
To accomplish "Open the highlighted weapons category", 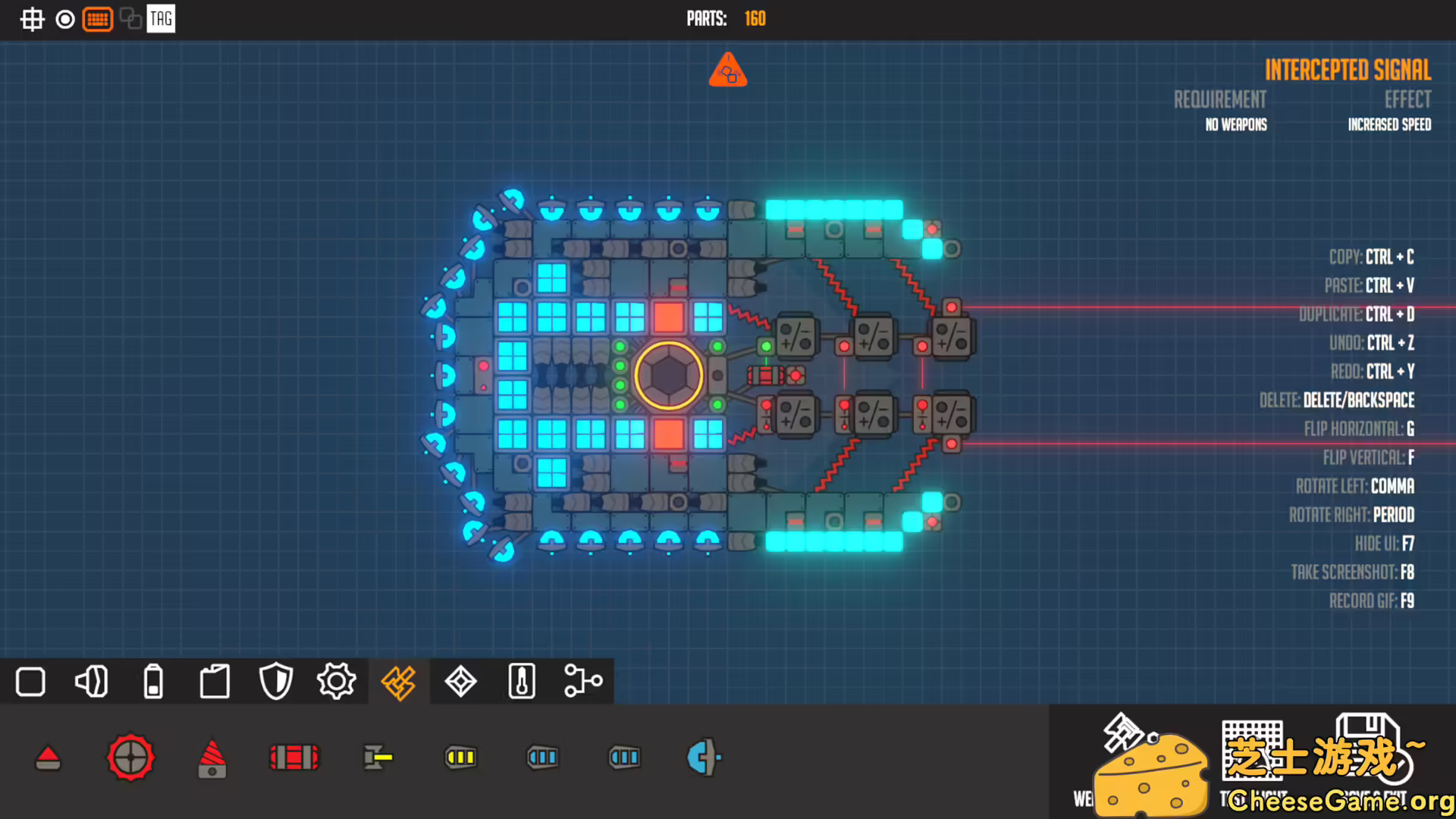I will point(398,682).
